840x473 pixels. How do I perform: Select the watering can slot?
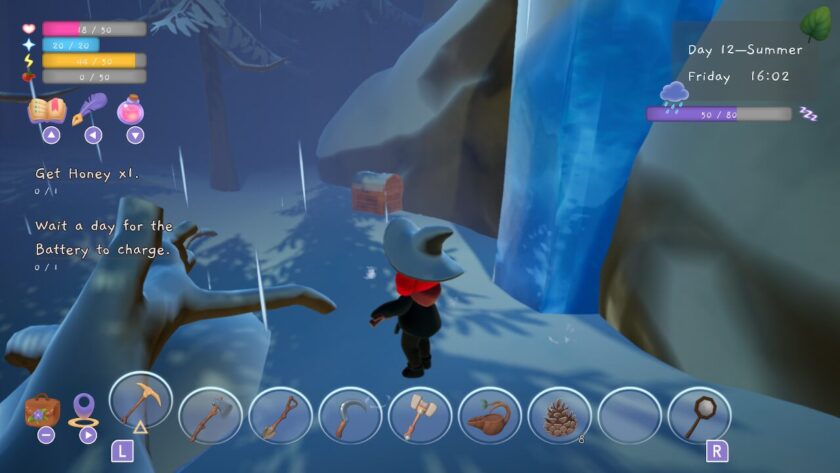tap(490, 415)
